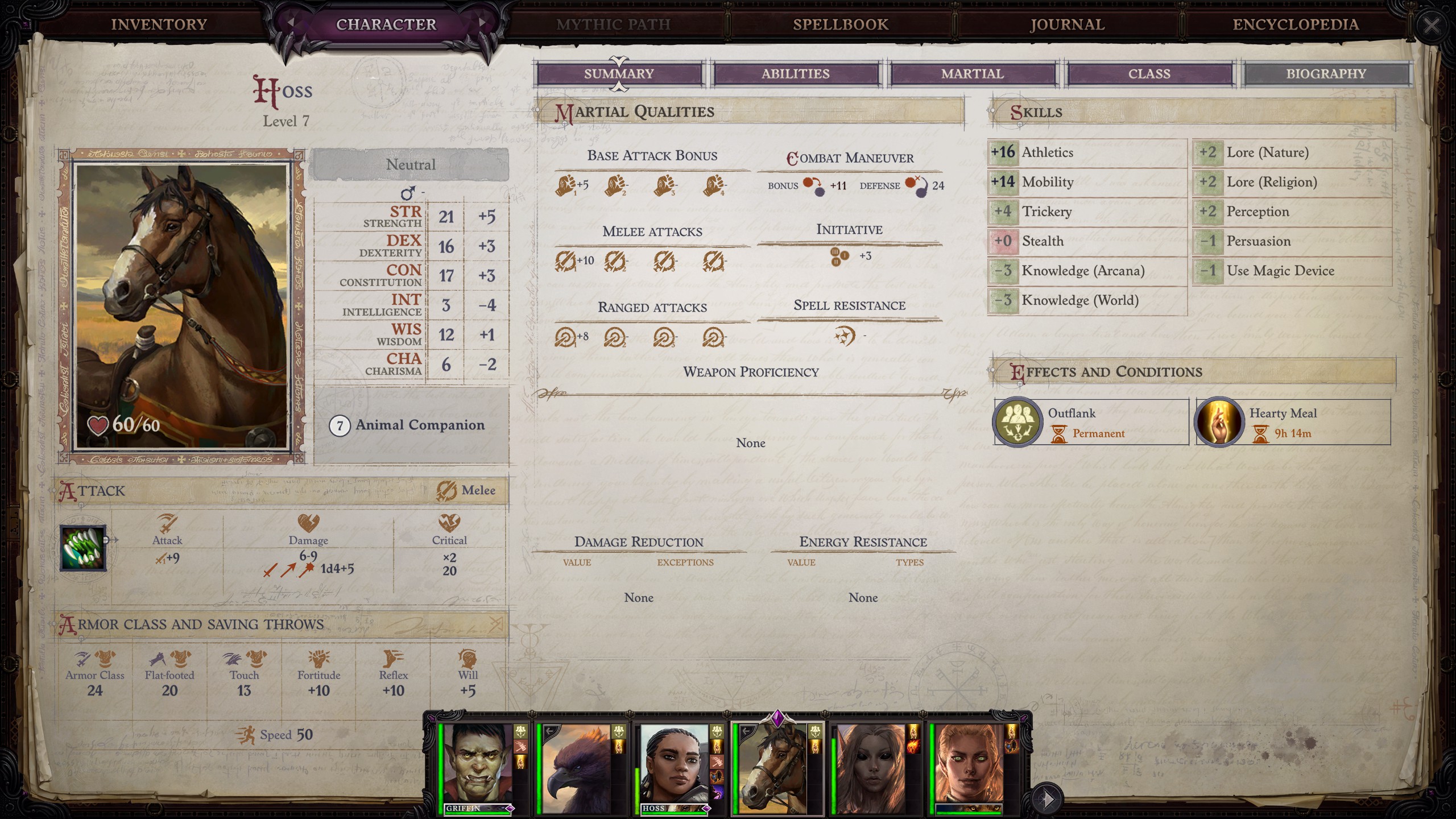
Task: Click the bite attack icon in the Attack panel
Action: (x=82, y=549)
